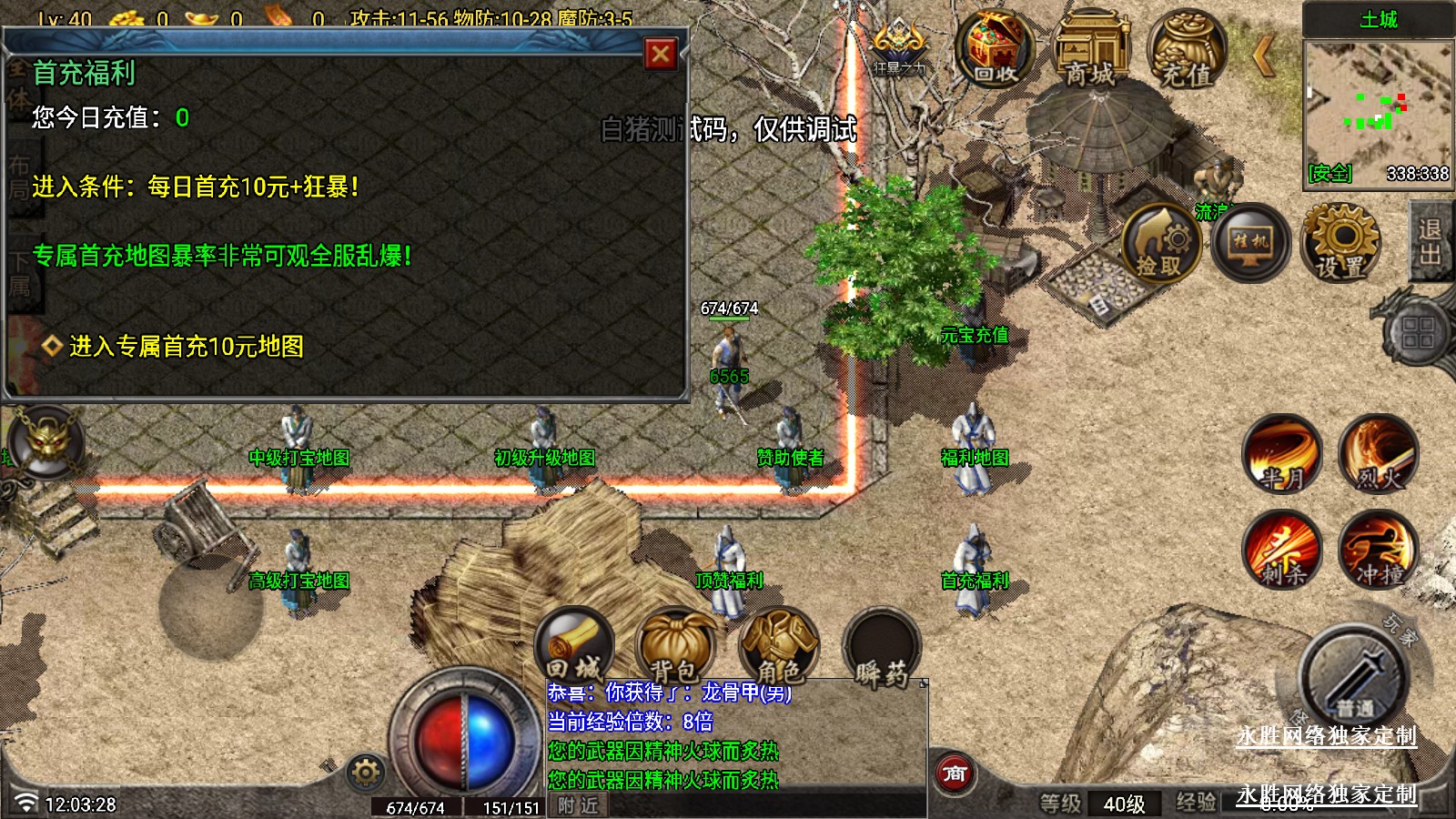Activate the 捡取 pickup button
The image size is (1456, 819).
[x=1159, y=244]
